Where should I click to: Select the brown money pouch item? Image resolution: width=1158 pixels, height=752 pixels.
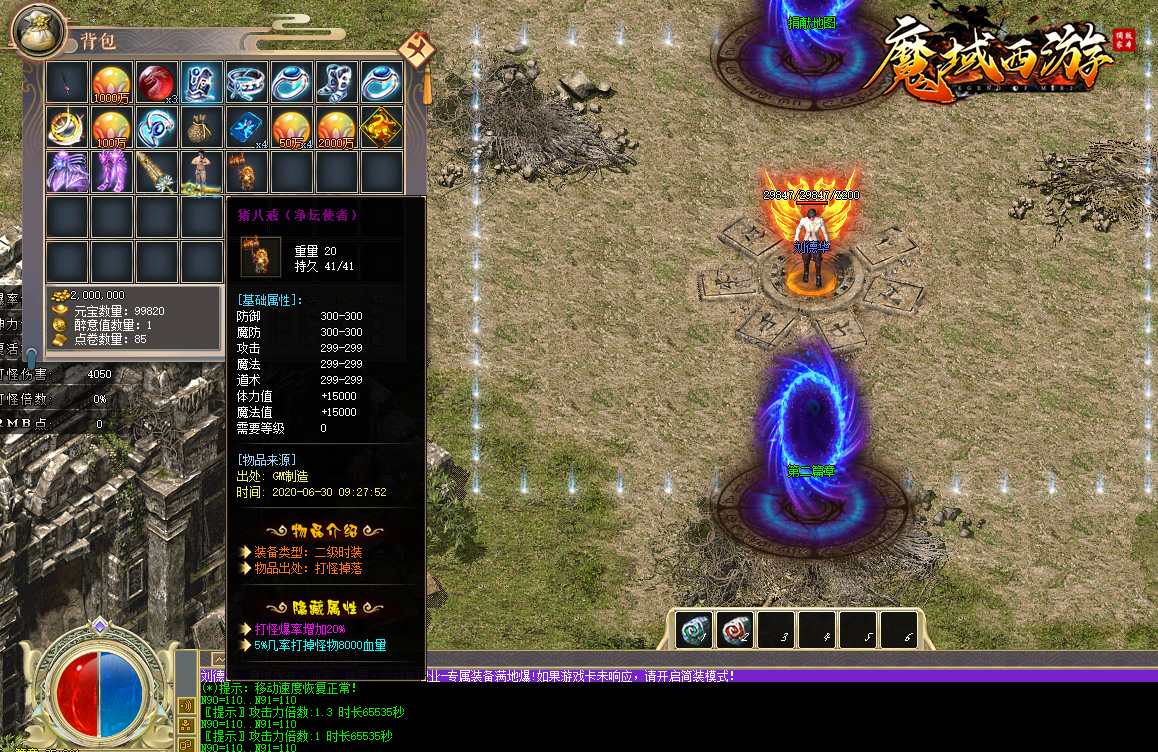(201, 127)
